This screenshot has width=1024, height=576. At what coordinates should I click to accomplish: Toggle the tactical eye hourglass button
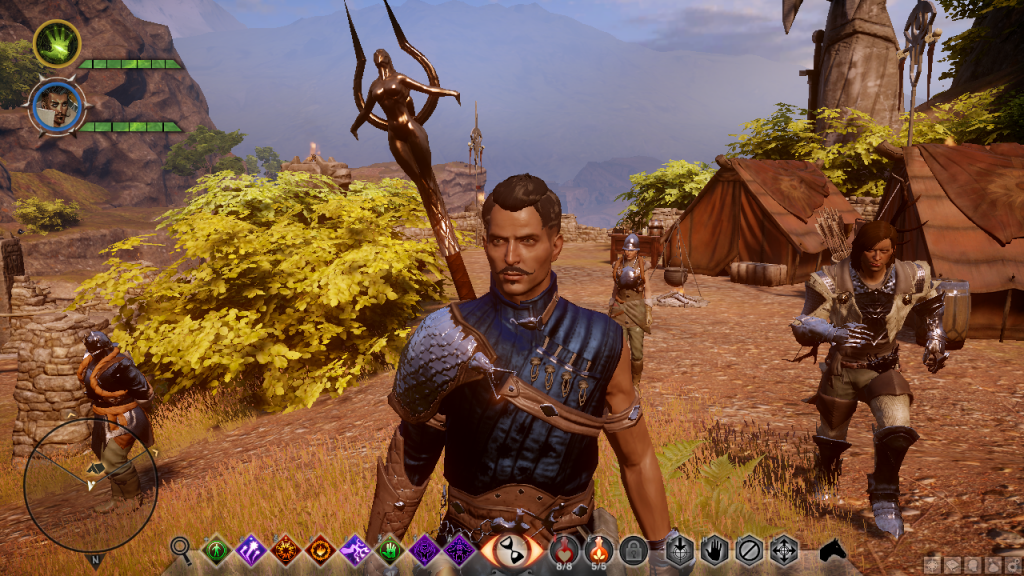[511, 550]
